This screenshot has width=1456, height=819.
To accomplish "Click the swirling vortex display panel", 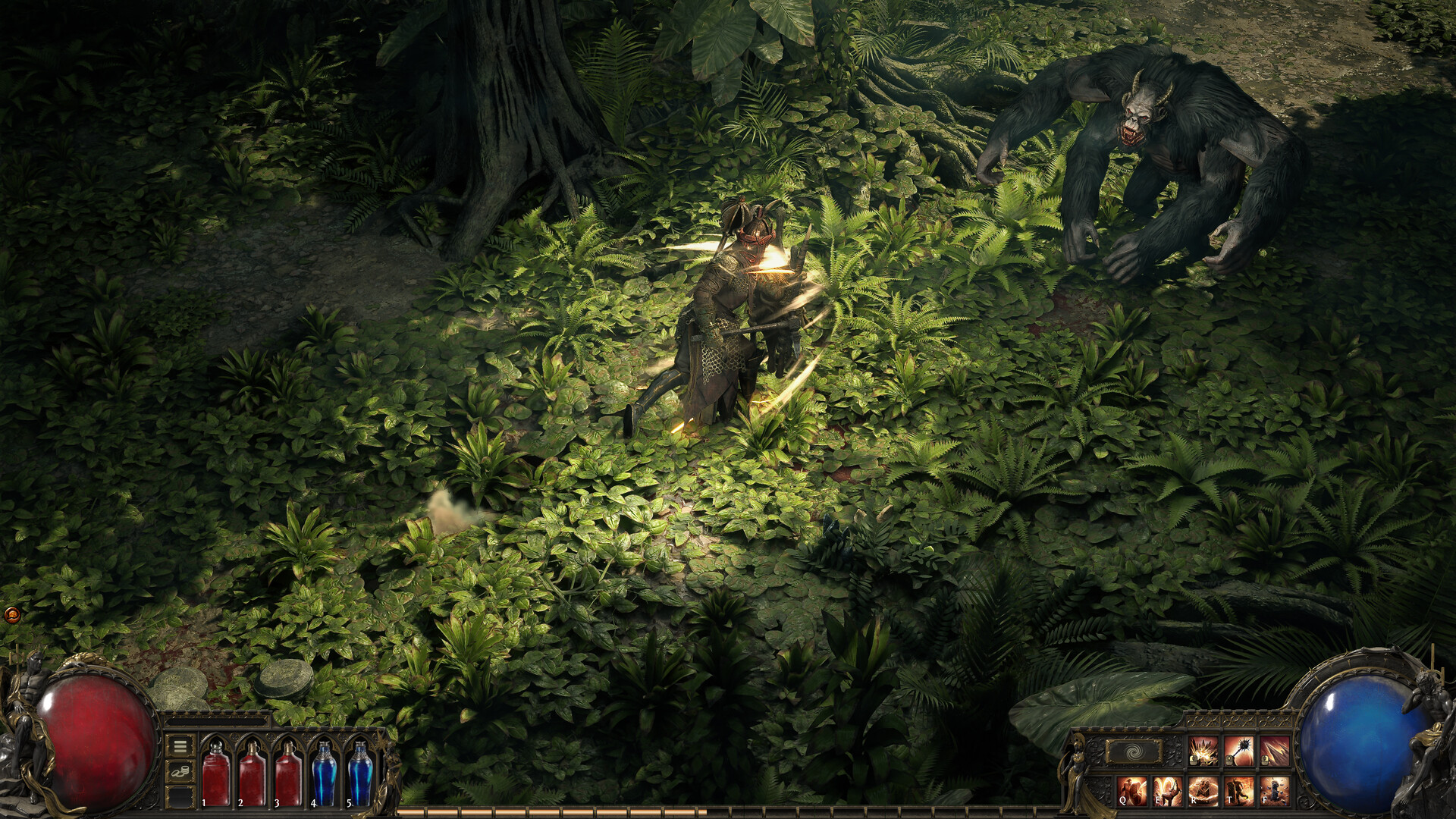I will point(1134,751).
